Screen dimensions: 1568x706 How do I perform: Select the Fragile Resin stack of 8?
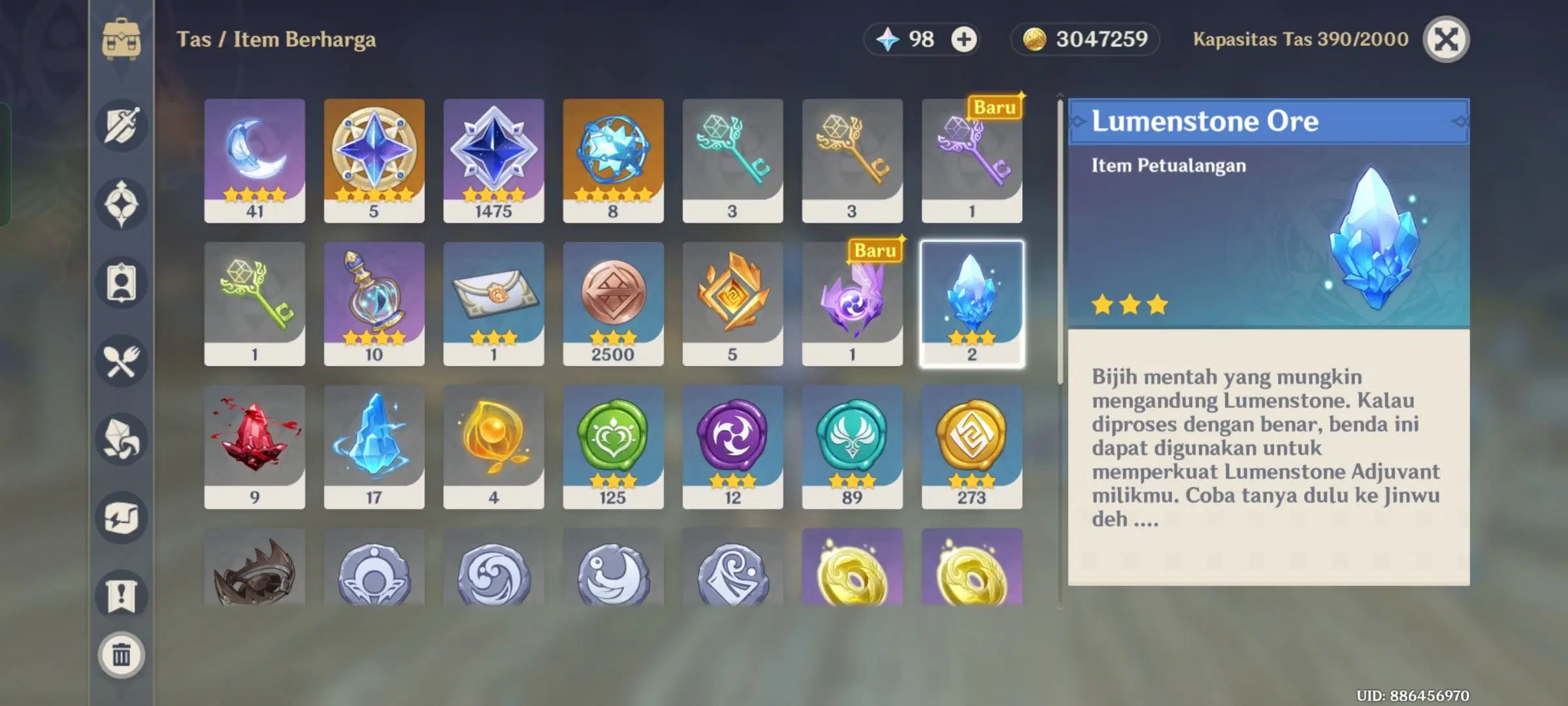coord(613,160)
